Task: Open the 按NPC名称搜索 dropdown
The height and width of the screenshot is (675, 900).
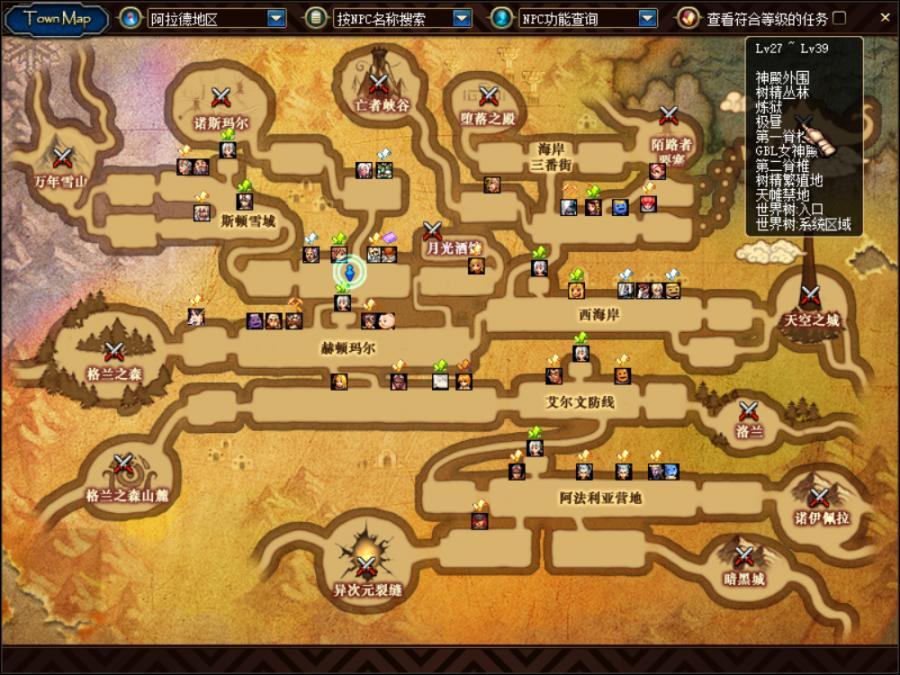Action: 461,18
